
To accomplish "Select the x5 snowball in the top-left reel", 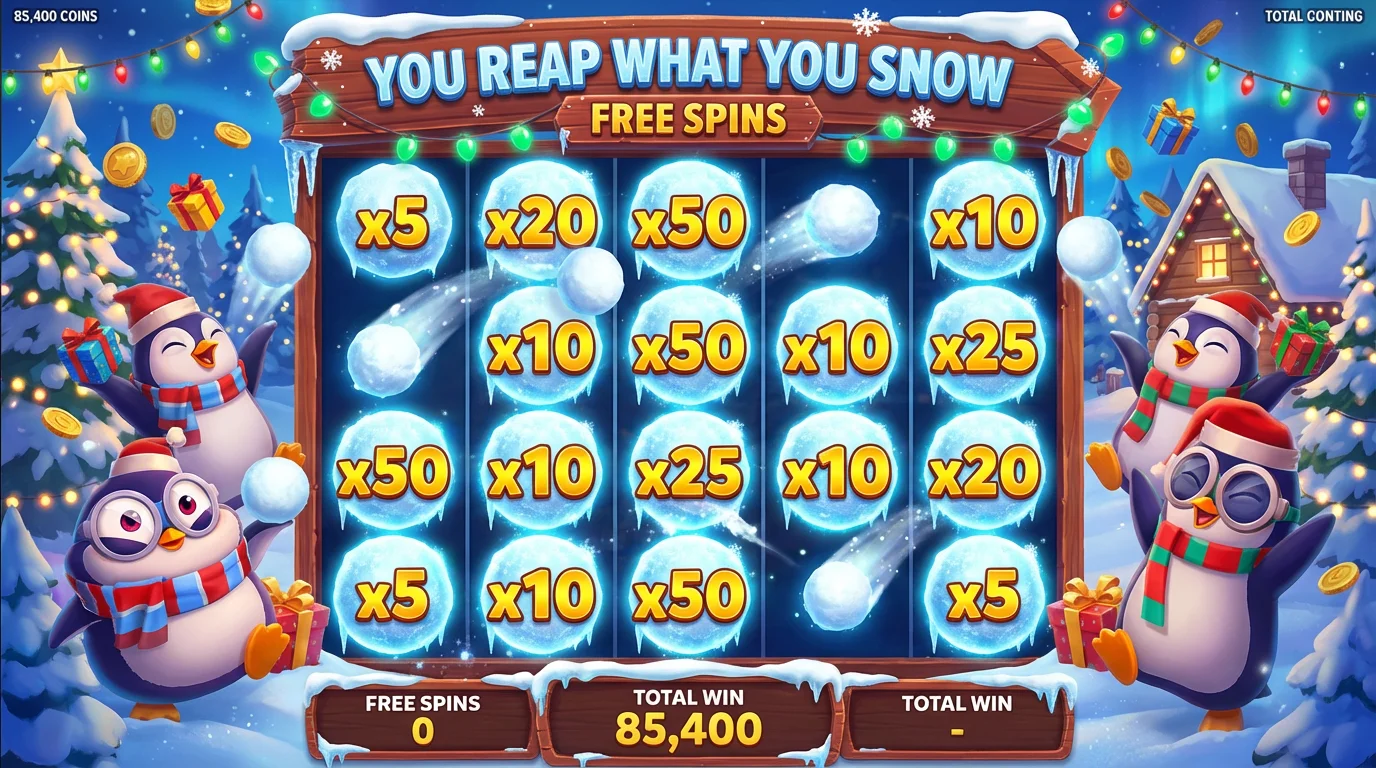I will coord(390,225).
